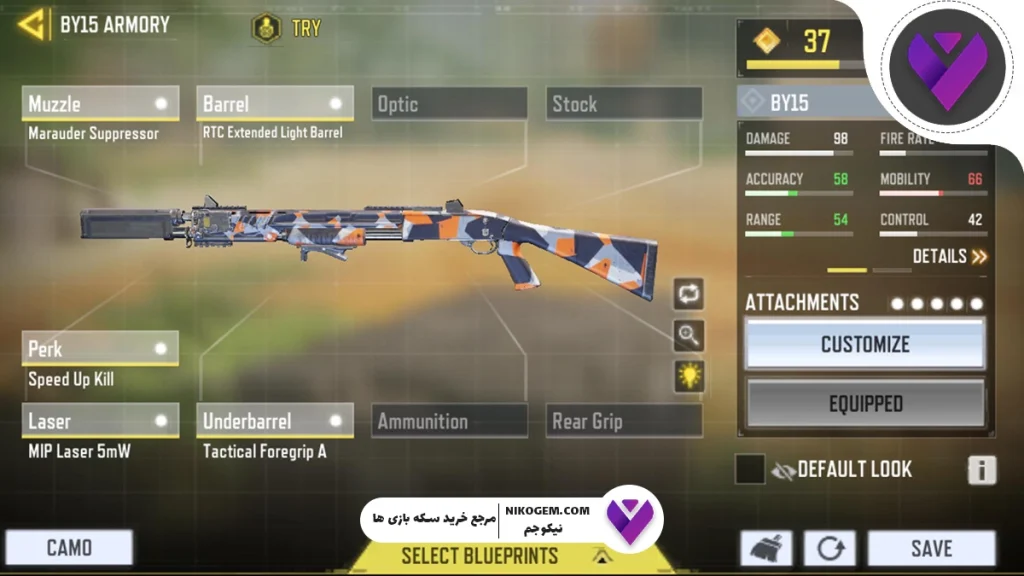Choose the empty Optic slot
Viewport: 1024px width, 576px height.
coord(449,104)
